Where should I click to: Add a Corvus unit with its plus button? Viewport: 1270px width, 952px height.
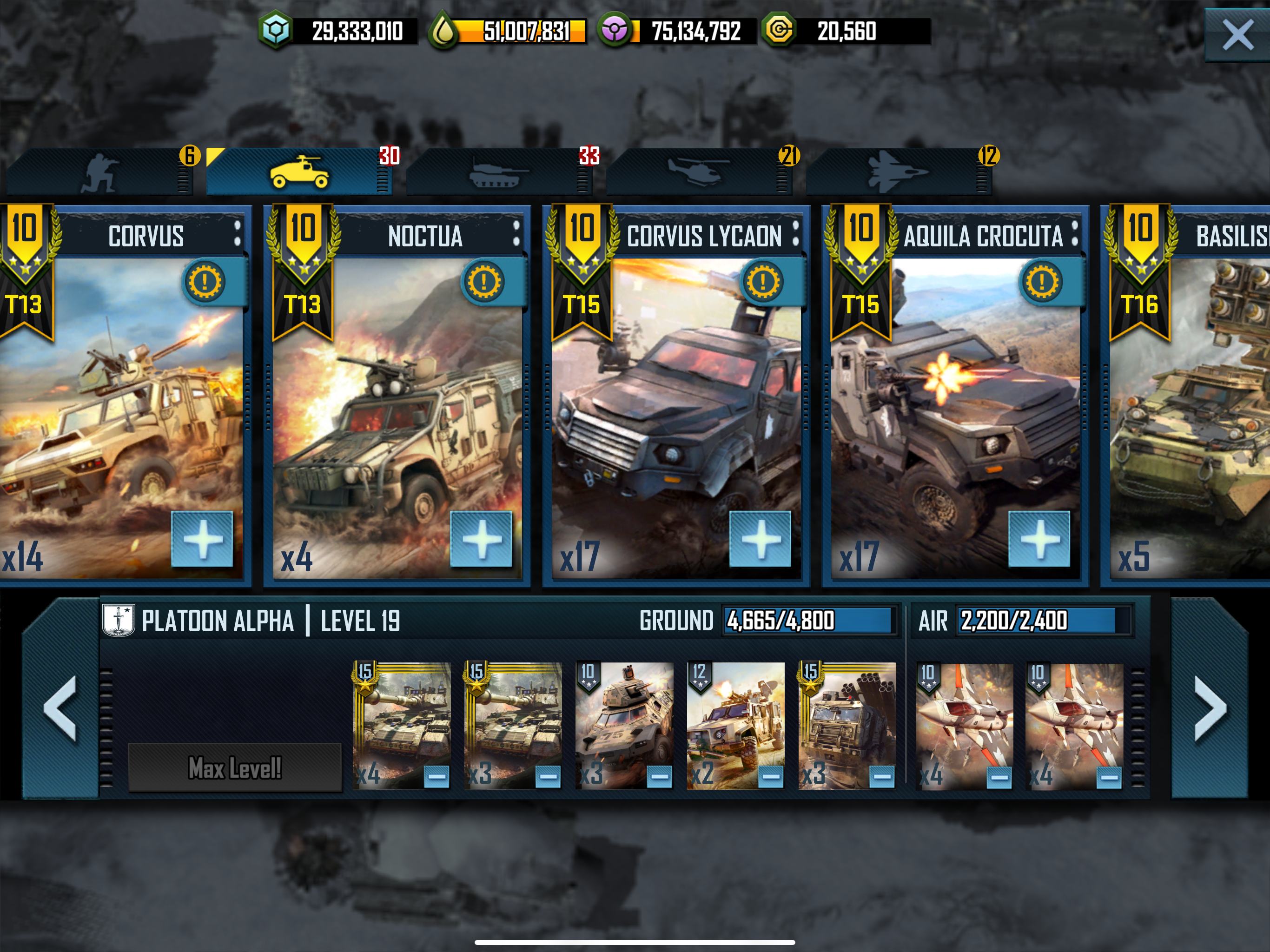coord(202,539)
